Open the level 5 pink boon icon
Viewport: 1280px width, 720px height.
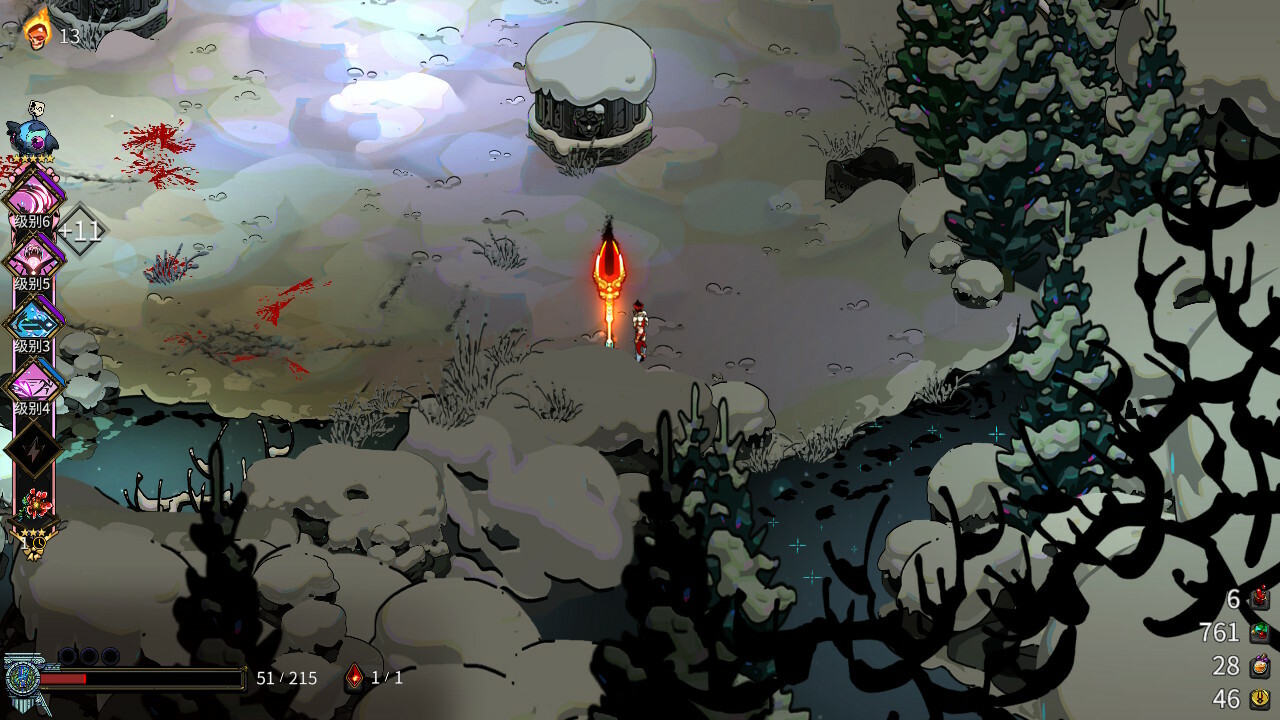pos(33,256)
